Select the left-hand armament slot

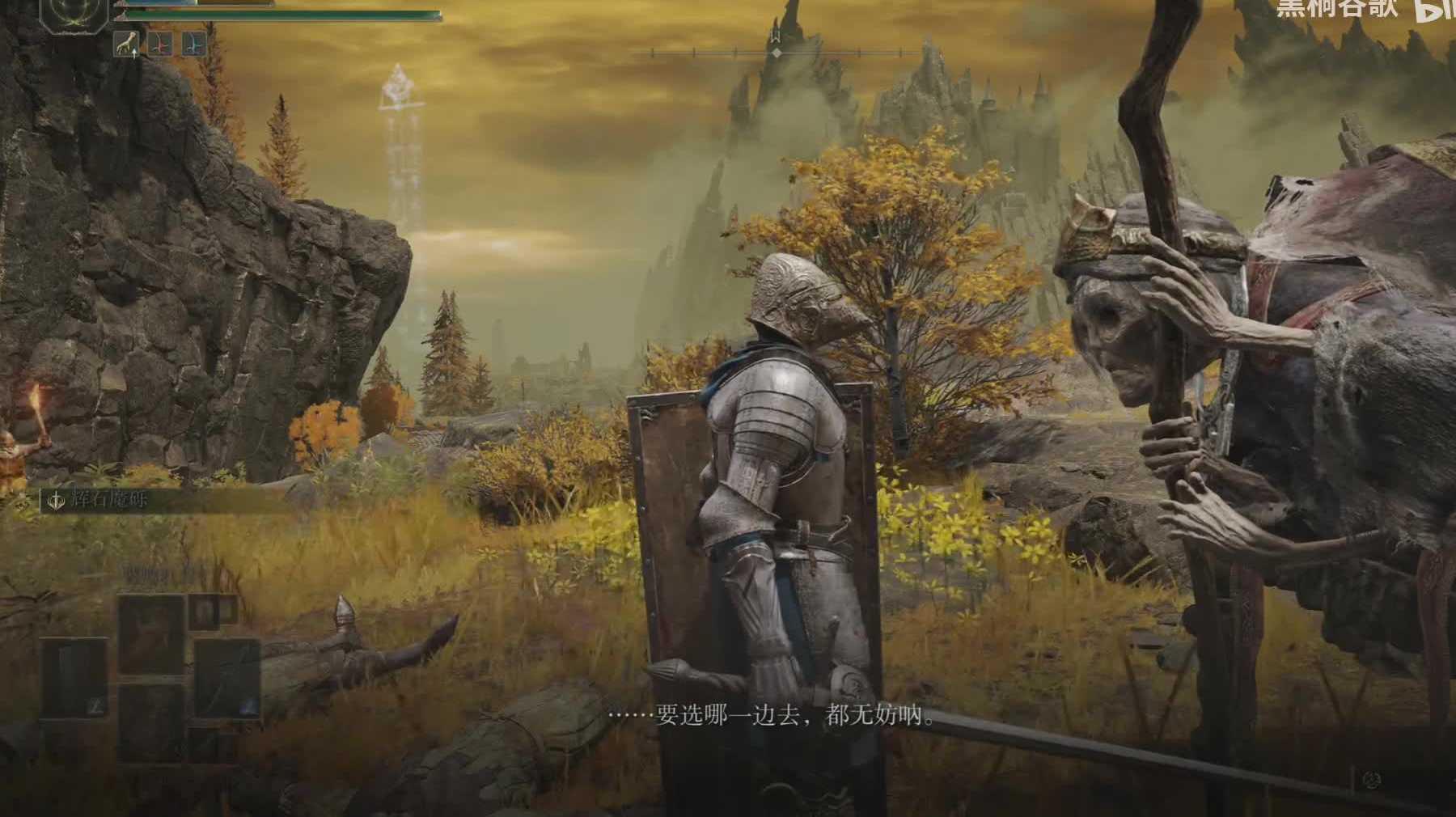point(74,677)
